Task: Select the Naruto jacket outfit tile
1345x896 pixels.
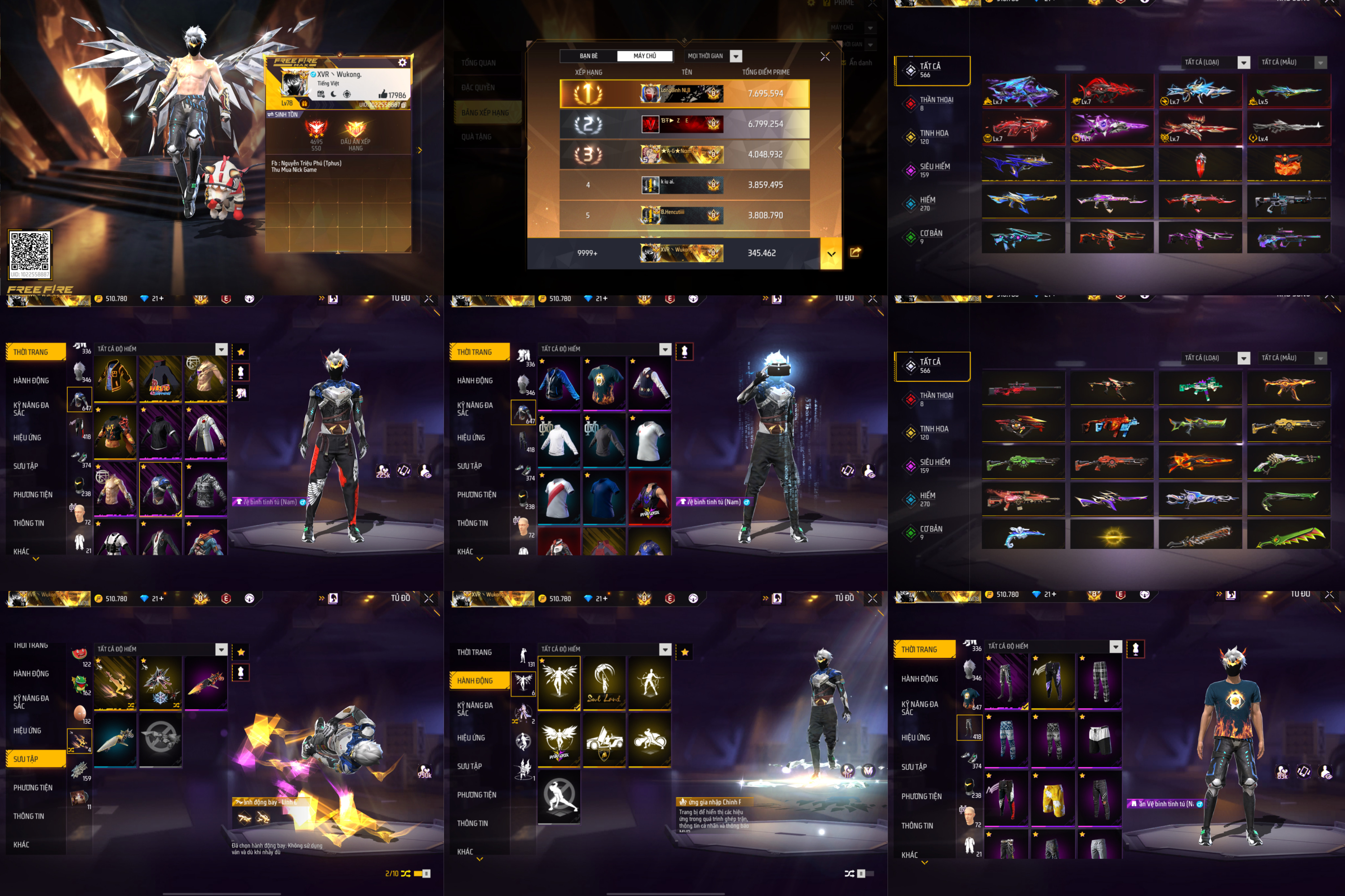Action: click(x=160, y=378)
